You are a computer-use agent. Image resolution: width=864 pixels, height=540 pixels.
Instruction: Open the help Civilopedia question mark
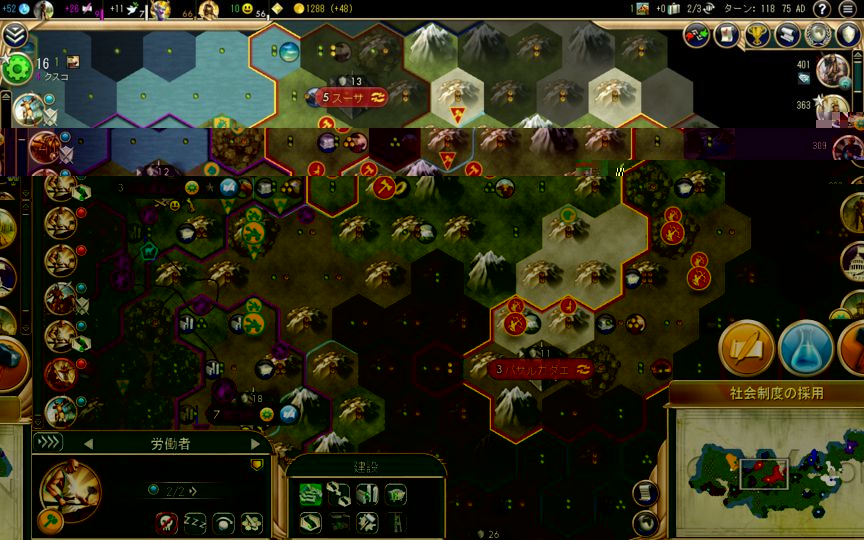point(821,9)
